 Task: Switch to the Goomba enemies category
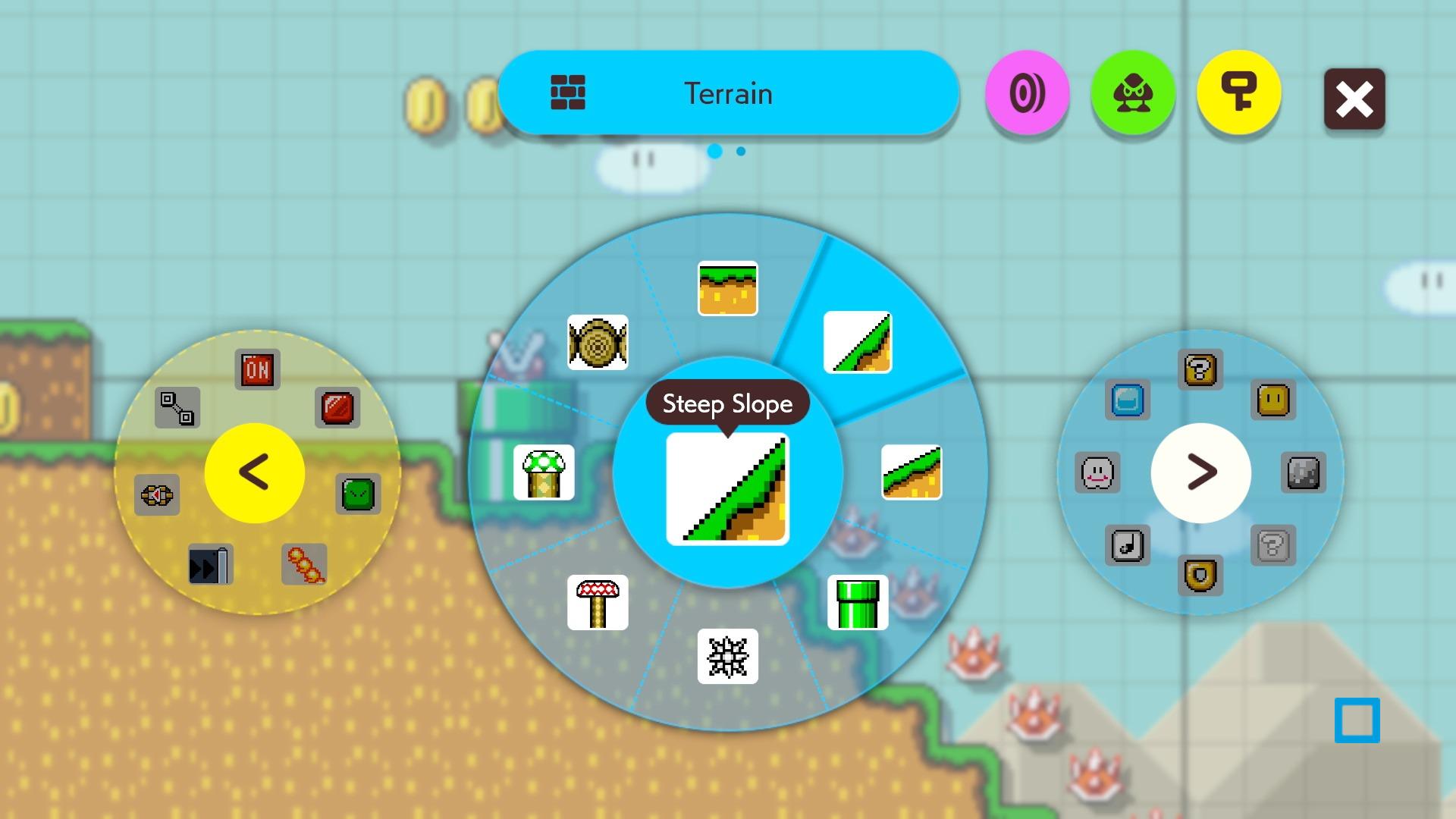[1133, 93]
